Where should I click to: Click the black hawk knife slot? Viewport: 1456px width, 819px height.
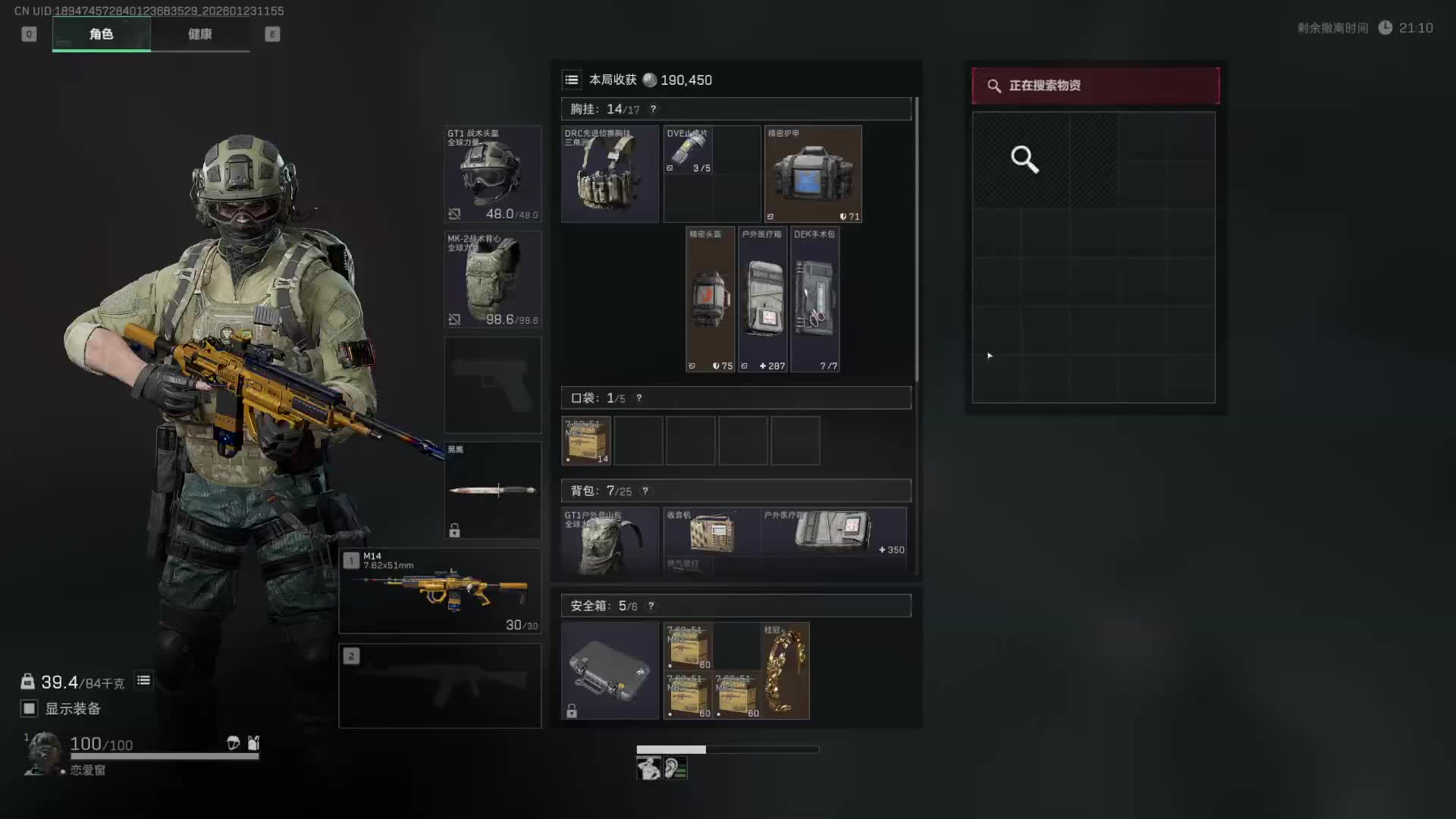492,490
